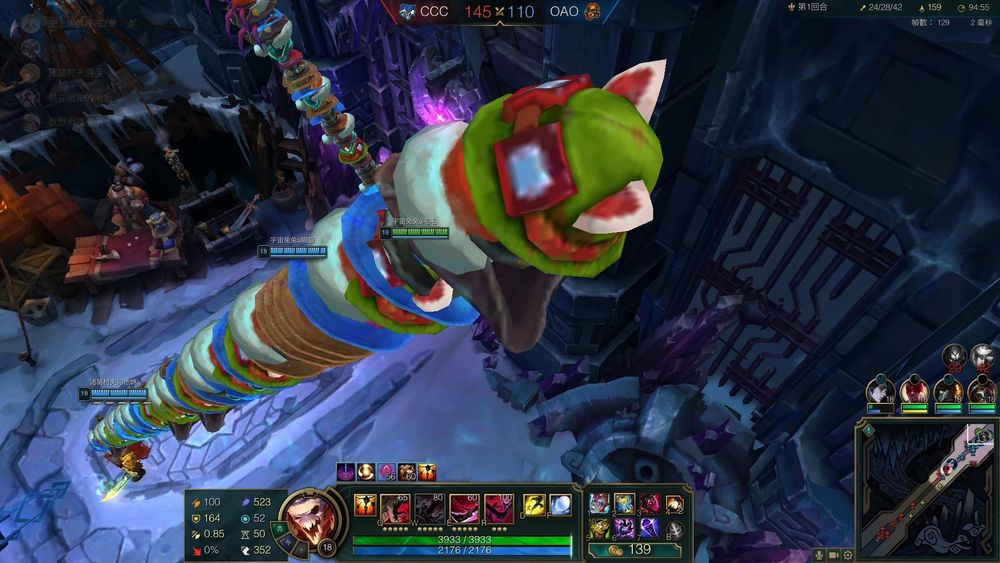Select the leftmost teammate portrait above minimap

[881, 389]
